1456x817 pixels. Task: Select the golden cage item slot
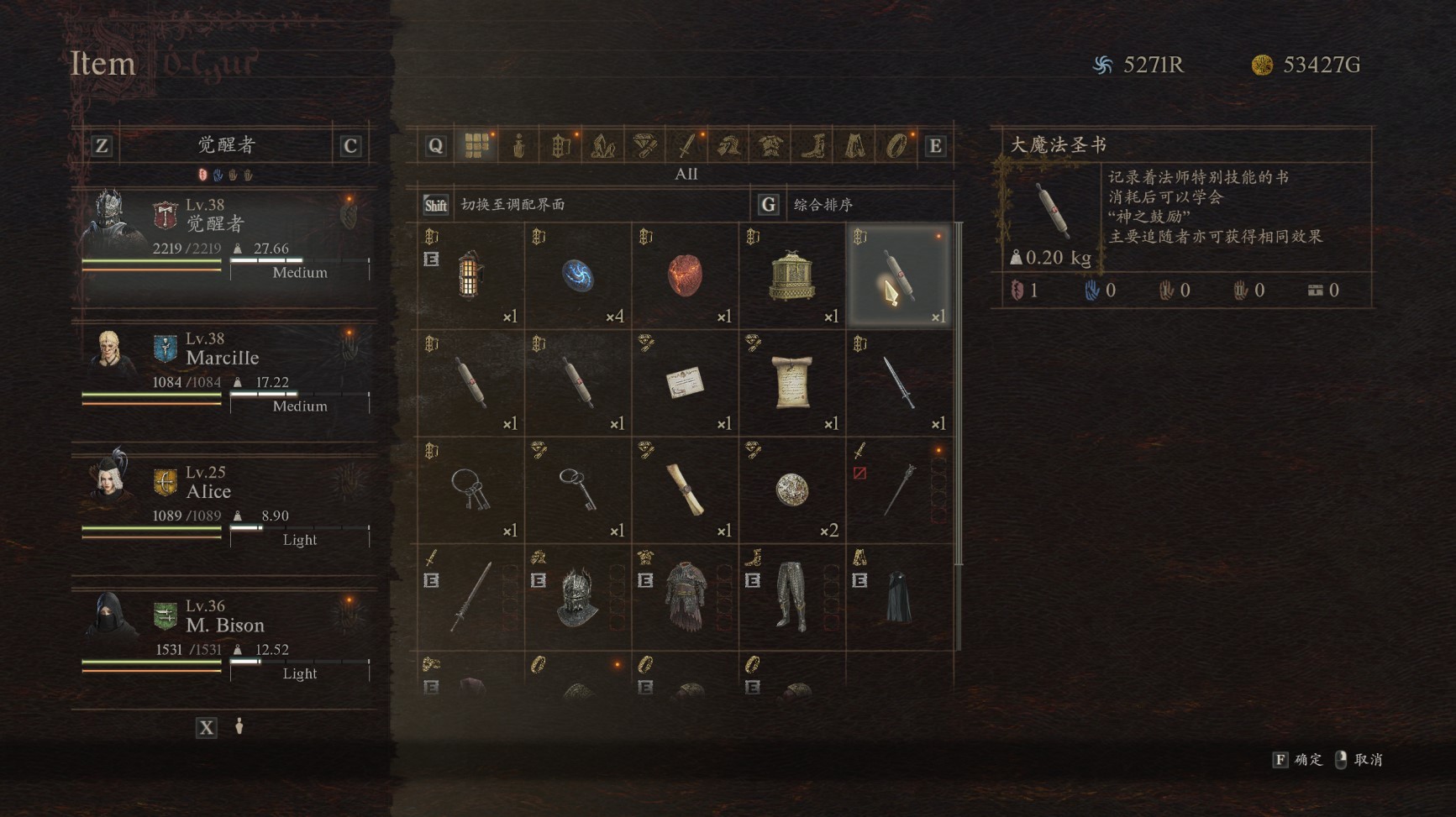[x=791, y=275]
